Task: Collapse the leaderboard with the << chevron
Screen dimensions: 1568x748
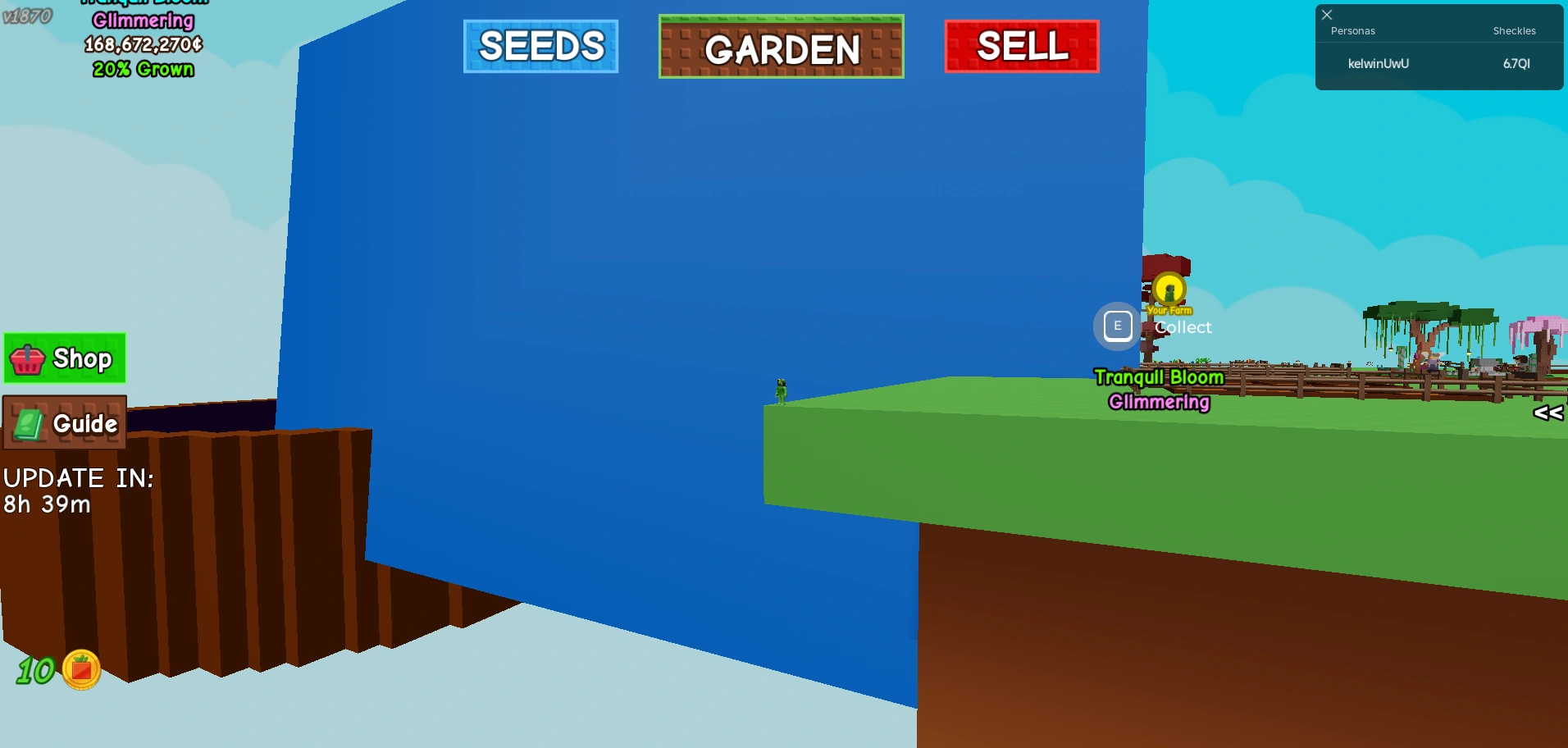Action: pyautogui.click(x=1548, y=413)
